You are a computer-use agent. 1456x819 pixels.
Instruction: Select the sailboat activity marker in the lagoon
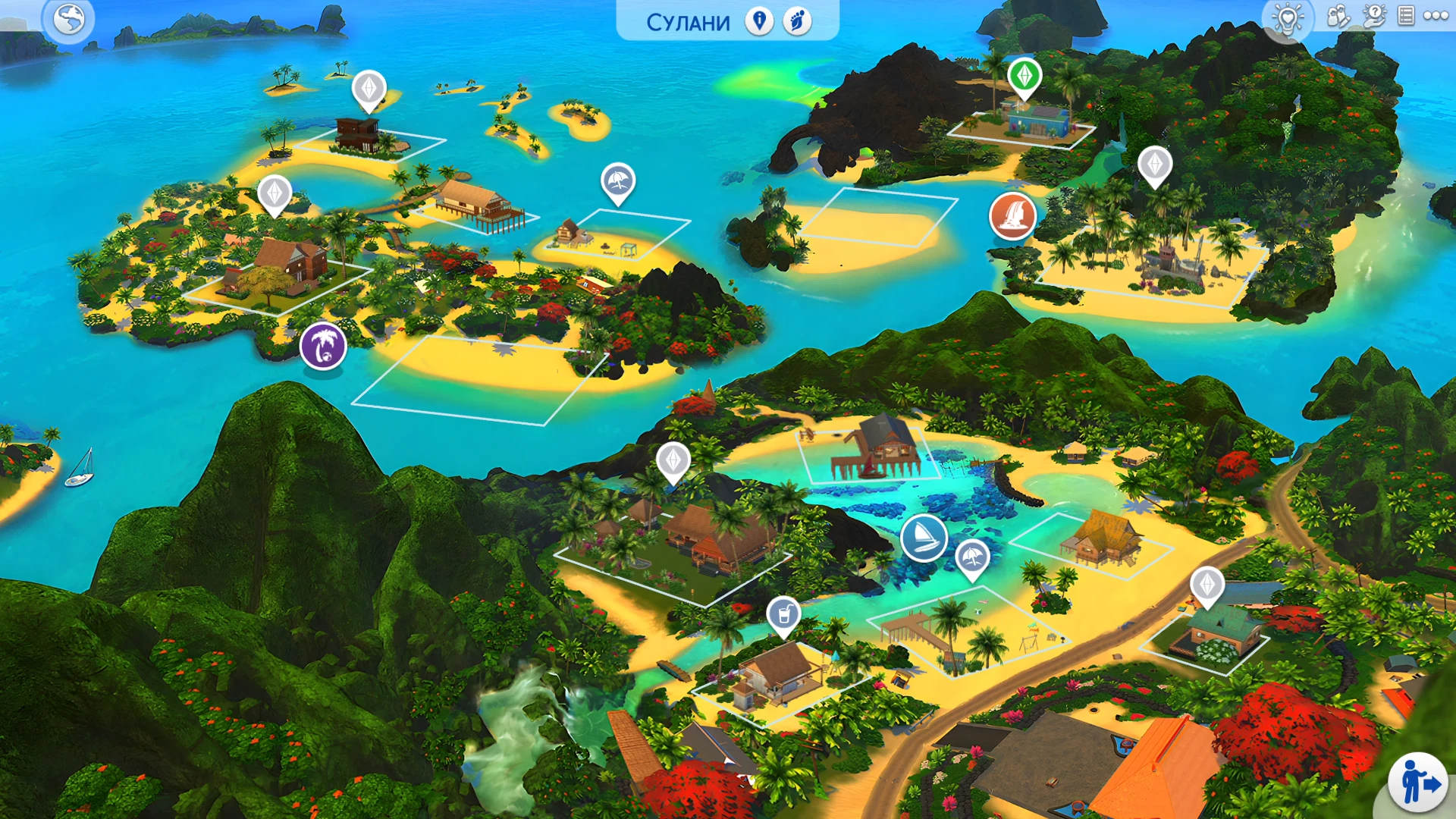pyautogui.click(x=925, y=537)
